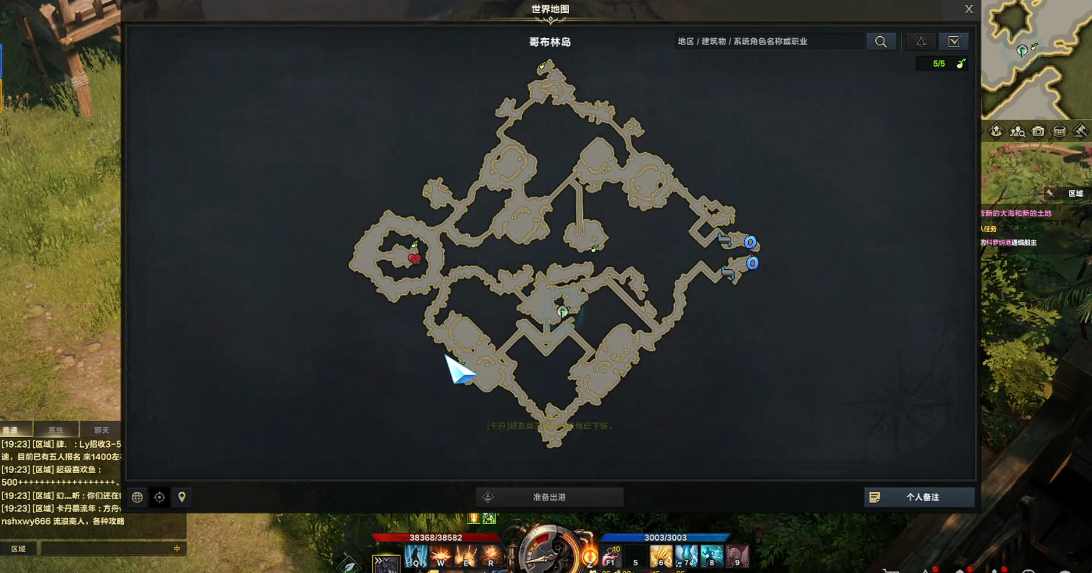Open the 个人备注 personal notes
Screen dimensions: 1092x573
919,497
